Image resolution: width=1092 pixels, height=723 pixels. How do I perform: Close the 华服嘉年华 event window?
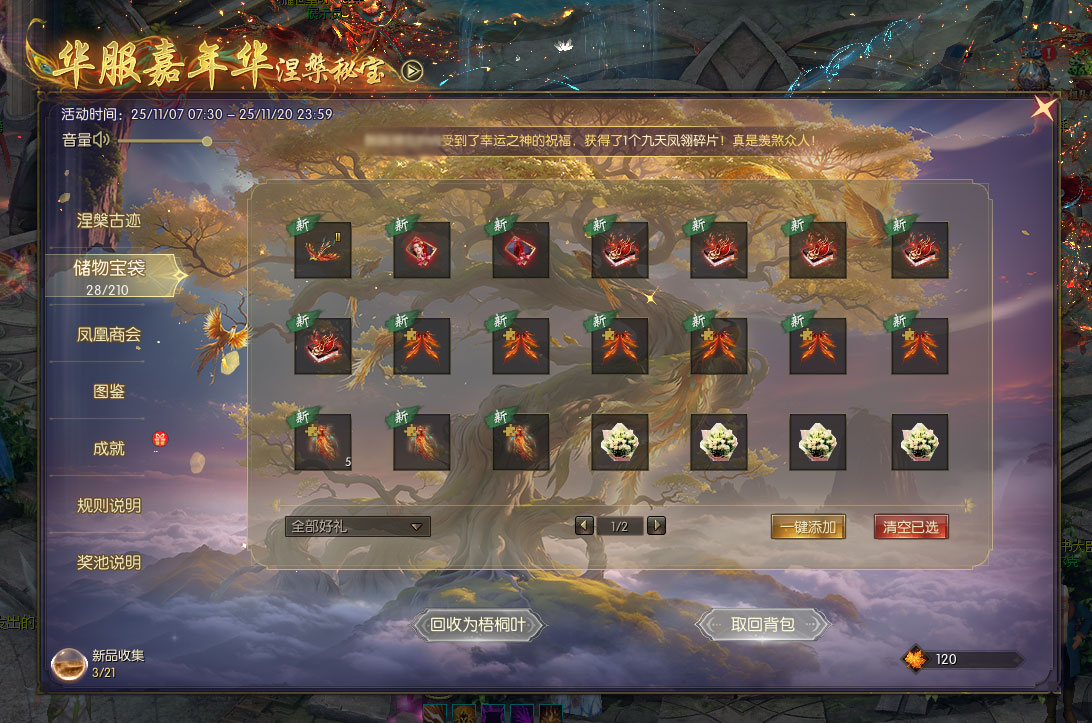[1043, 108]
